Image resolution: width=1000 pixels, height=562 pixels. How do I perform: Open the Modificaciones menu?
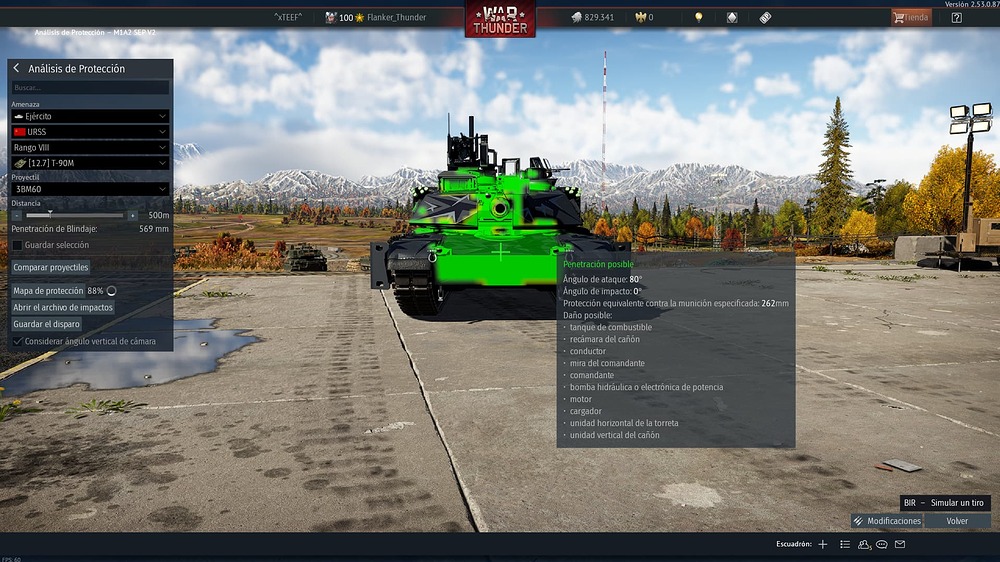pyautogui.click(x=887, y=521)
